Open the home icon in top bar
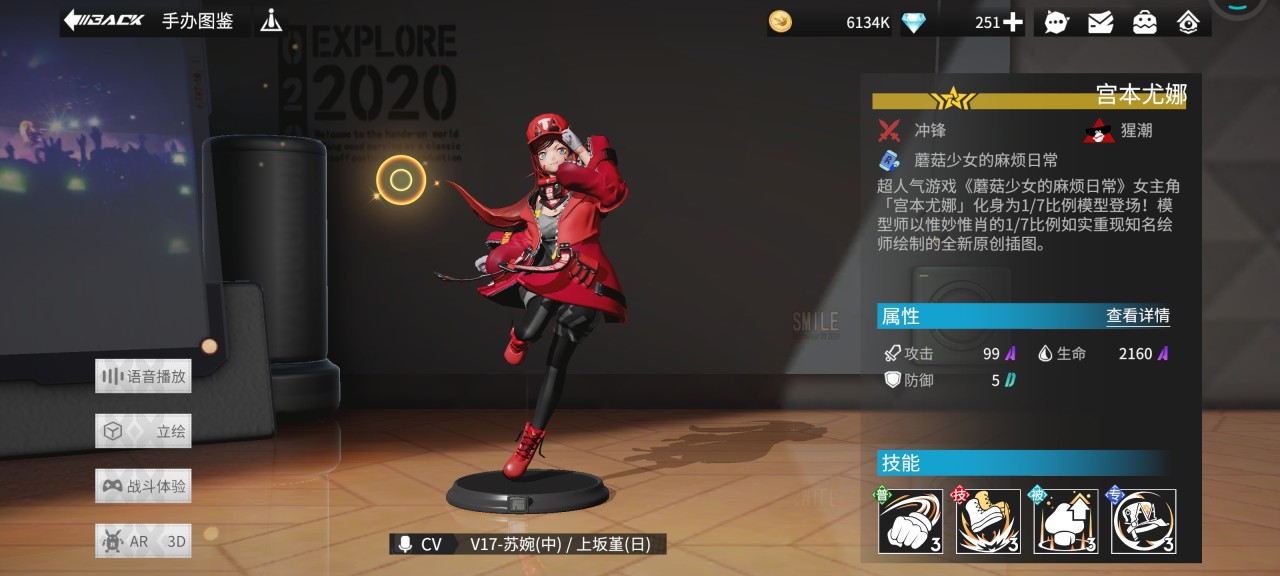The width and height of the screenshot is (1280, 576). click(x=1188, y=22)
